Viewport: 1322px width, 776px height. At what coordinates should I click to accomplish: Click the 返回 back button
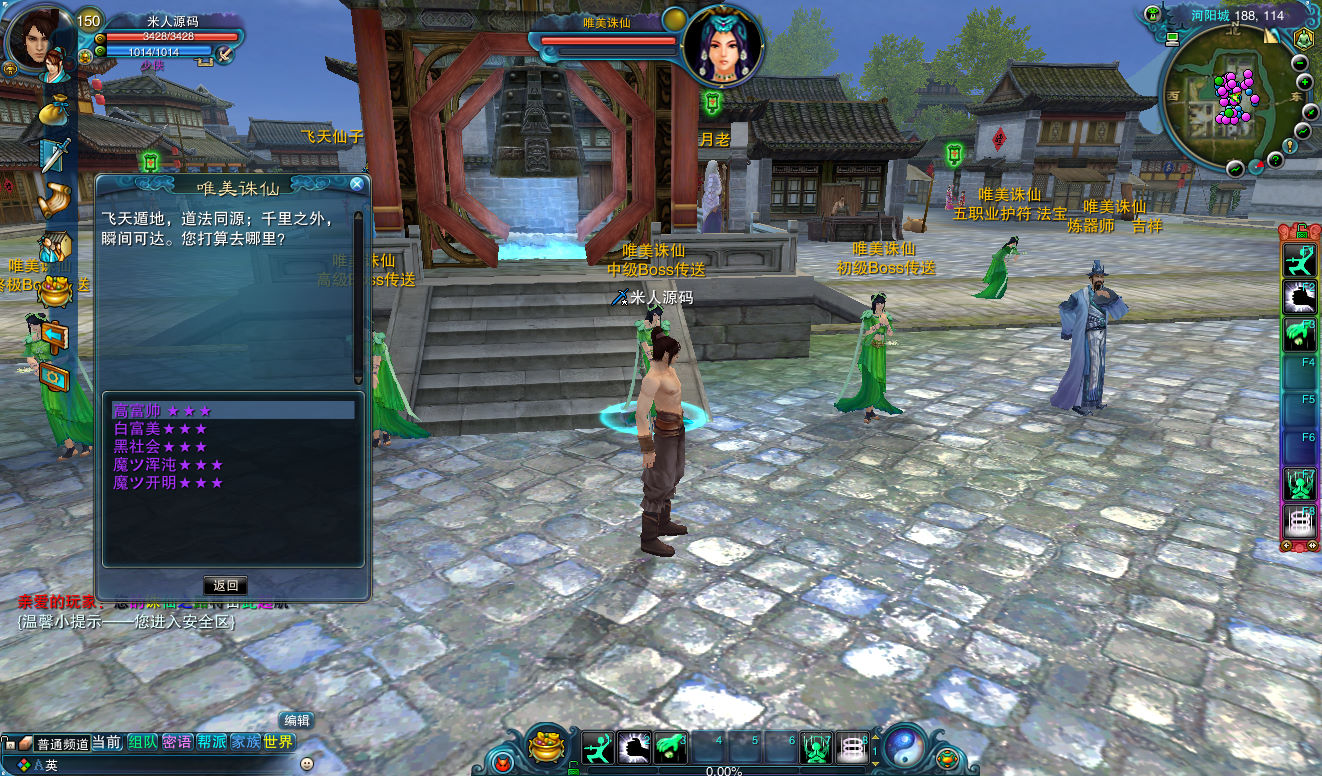point(225,585)
